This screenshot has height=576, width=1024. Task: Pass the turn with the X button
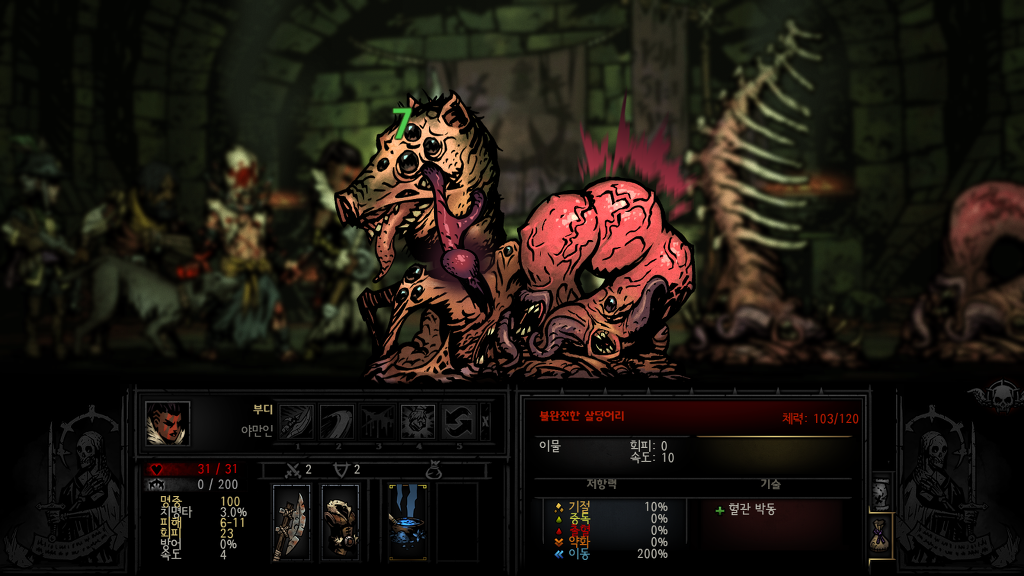click(x=486, y=421)
